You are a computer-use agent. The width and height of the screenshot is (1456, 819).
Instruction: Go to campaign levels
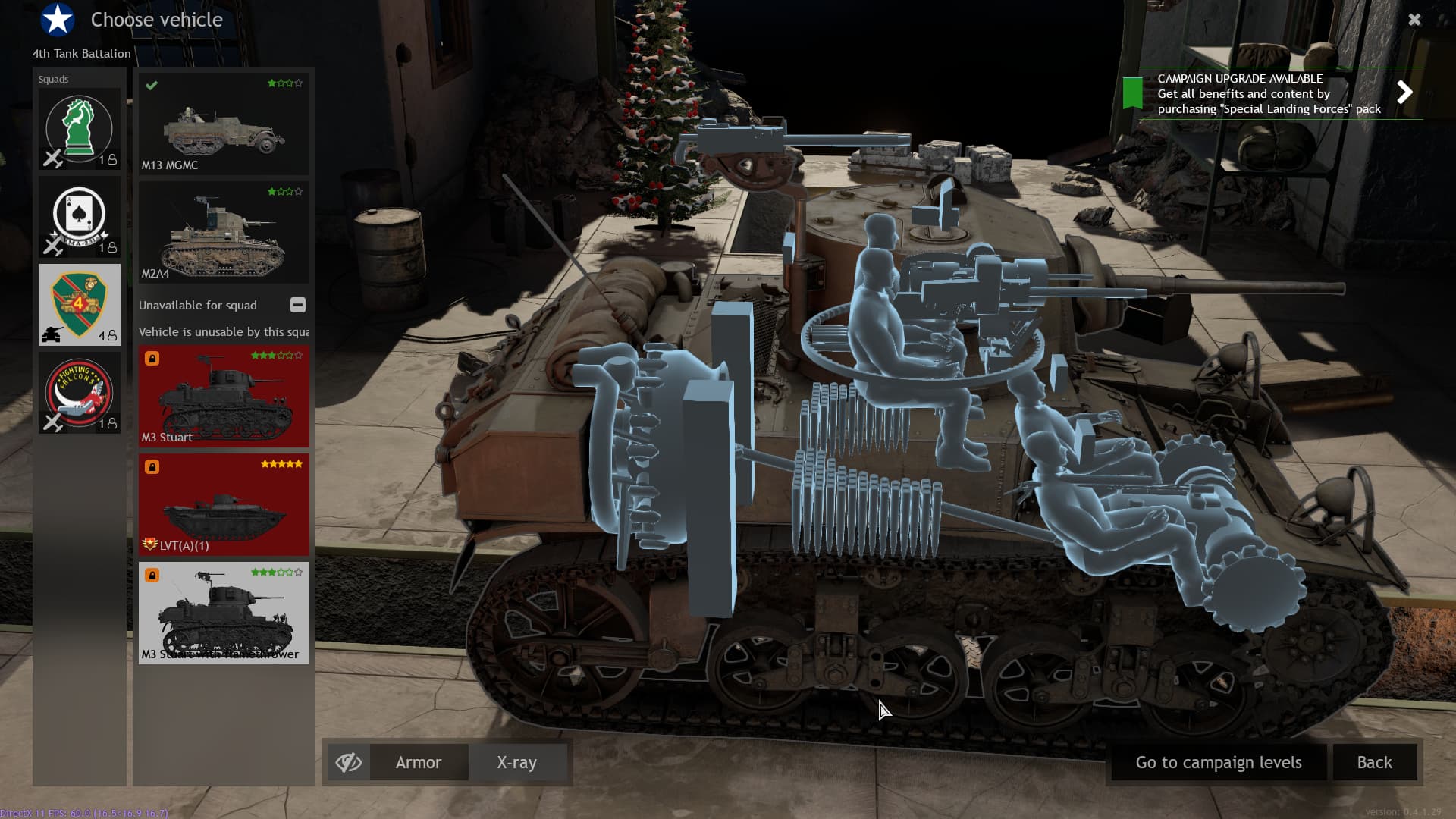(x=1218, y=762)
